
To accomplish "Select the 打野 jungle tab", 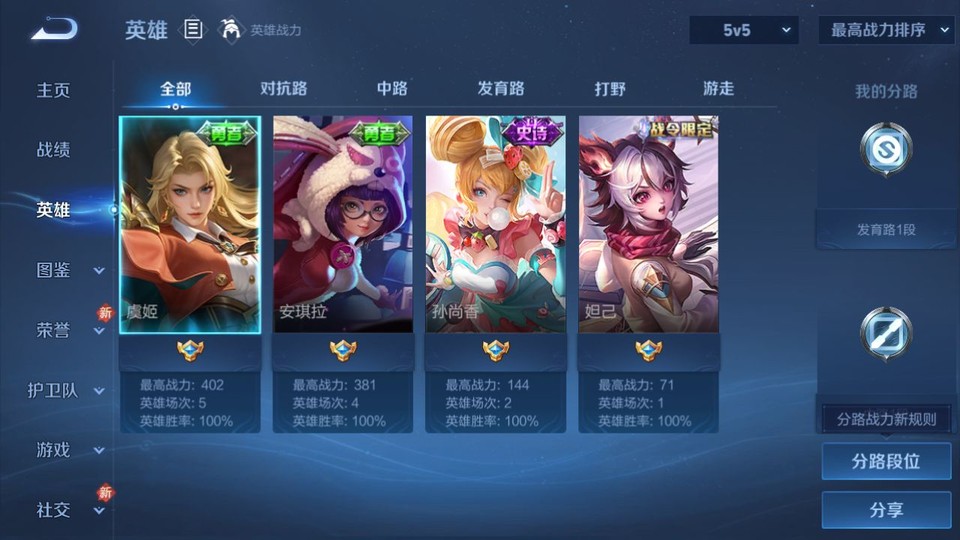I will (610, 88).
